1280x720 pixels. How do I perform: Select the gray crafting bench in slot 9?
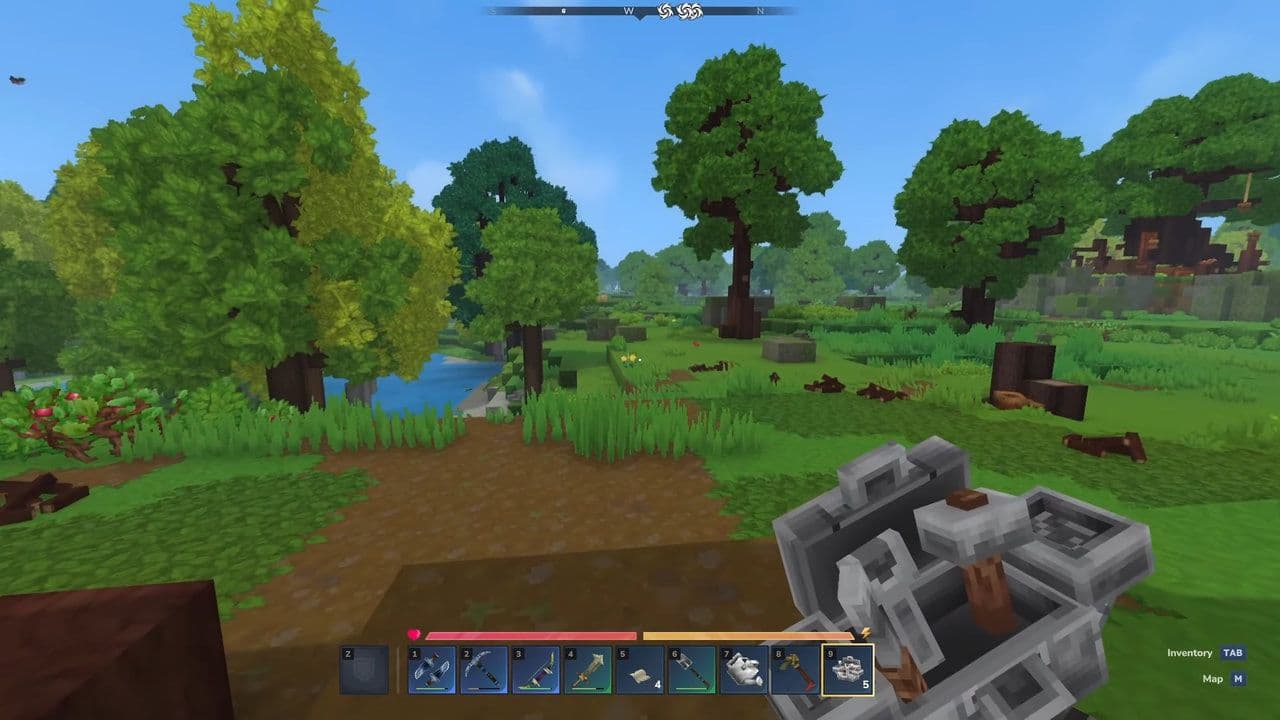(848, 670)
